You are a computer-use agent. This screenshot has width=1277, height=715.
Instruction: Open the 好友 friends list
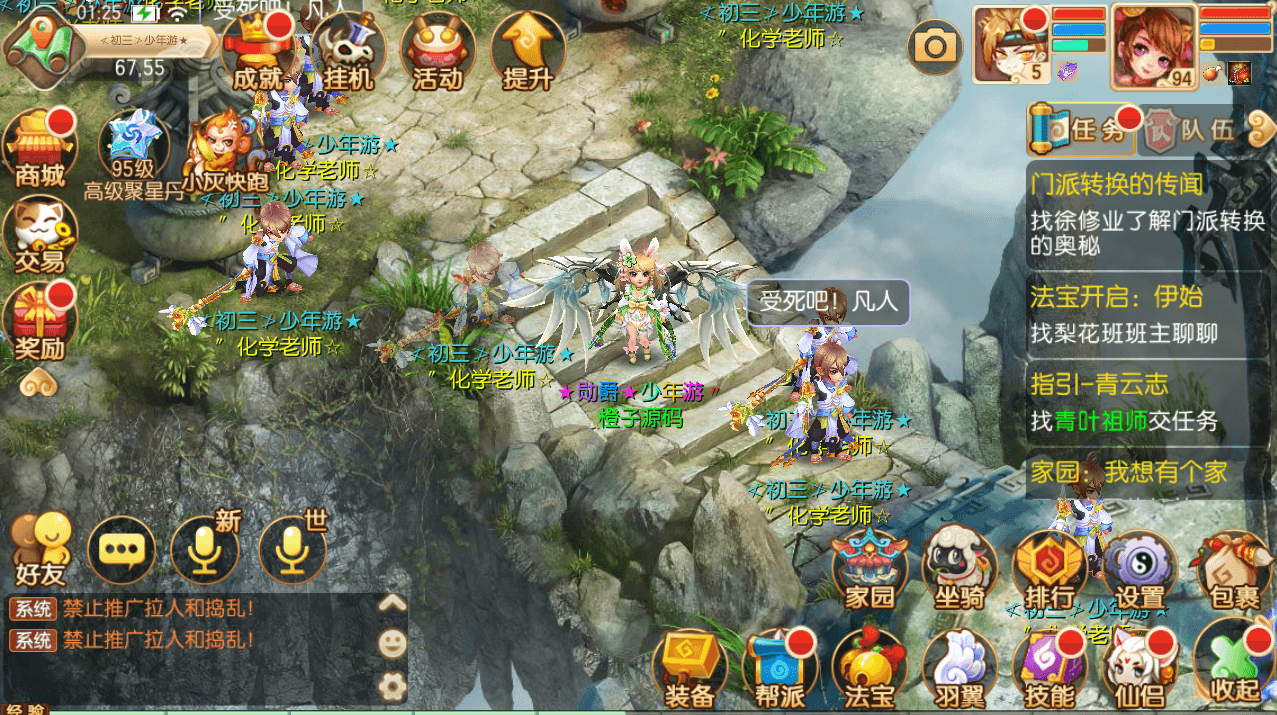pyautogui.click(x=40, y=550)
